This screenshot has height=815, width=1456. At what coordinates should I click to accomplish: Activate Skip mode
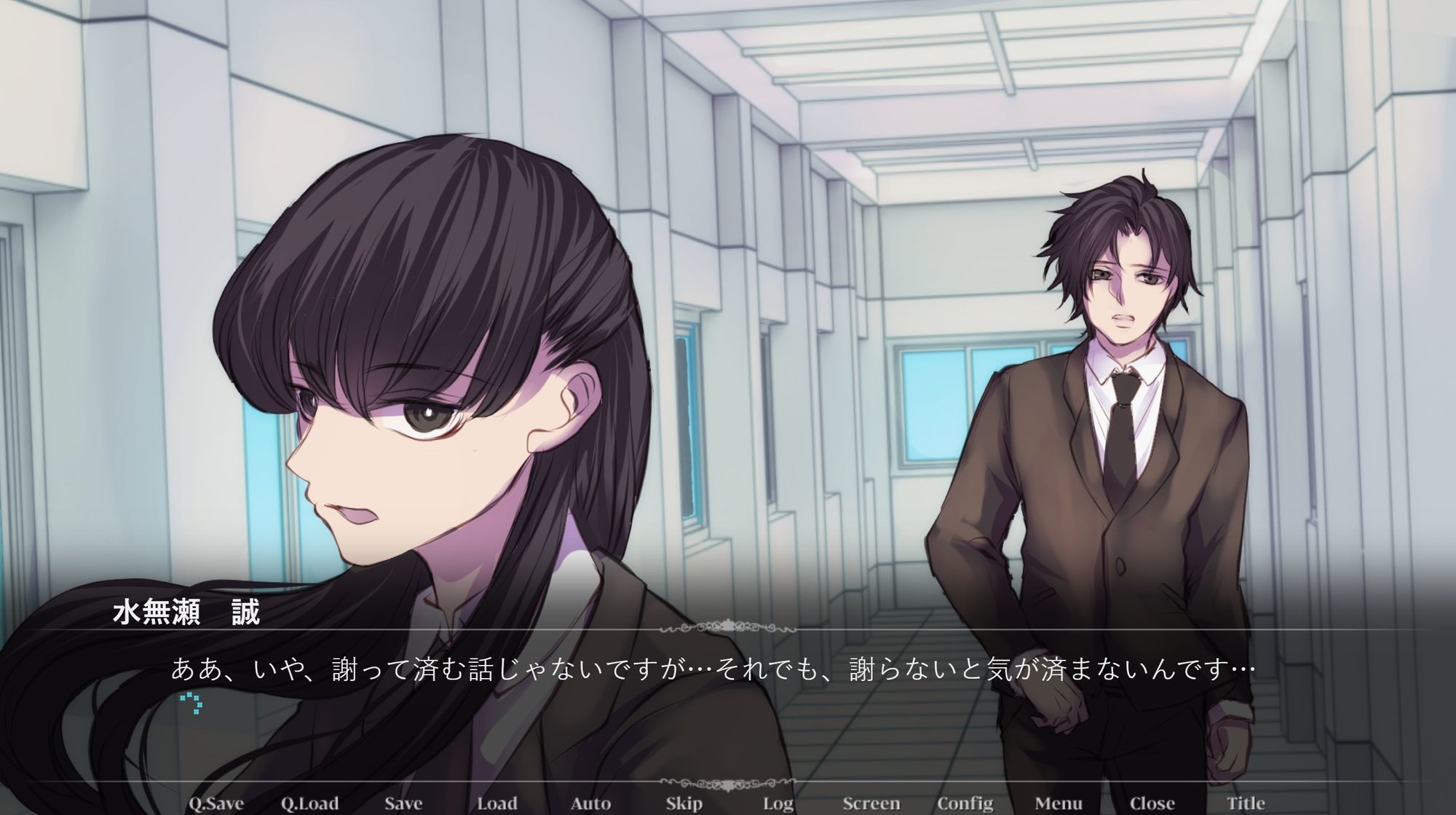(684, 804)
